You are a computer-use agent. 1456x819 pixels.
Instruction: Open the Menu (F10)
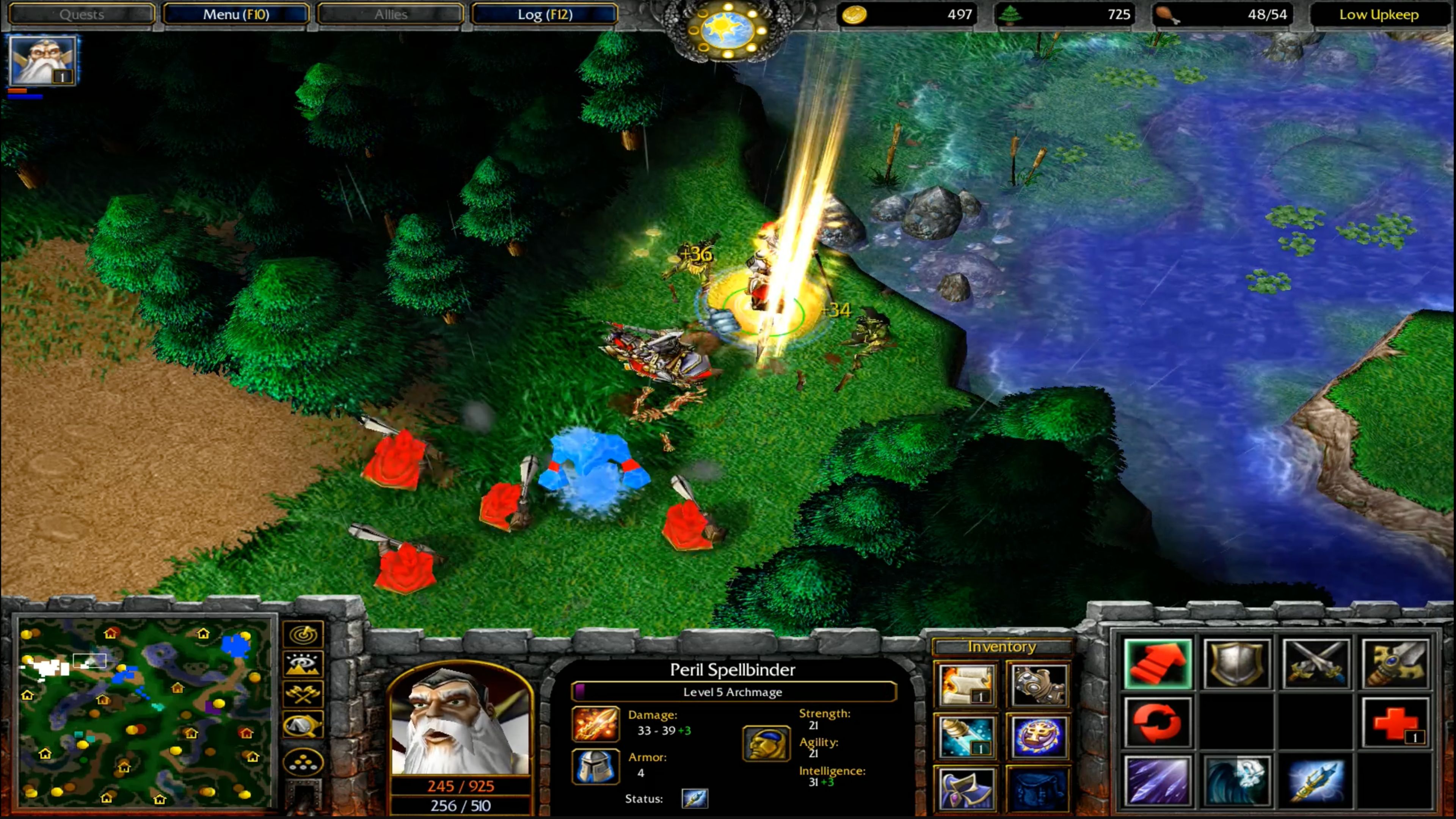(x=236, y=14)
